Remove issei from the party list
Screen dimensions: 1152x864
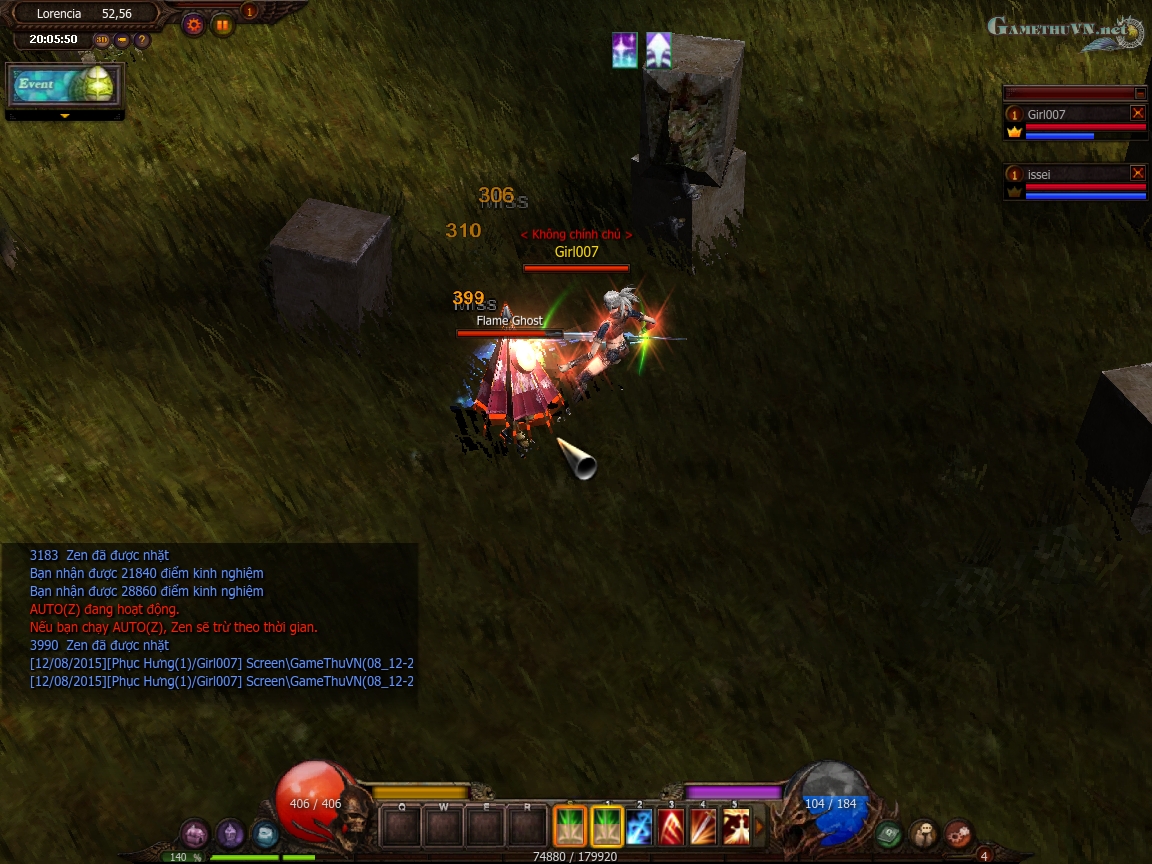pos(1137,173)
